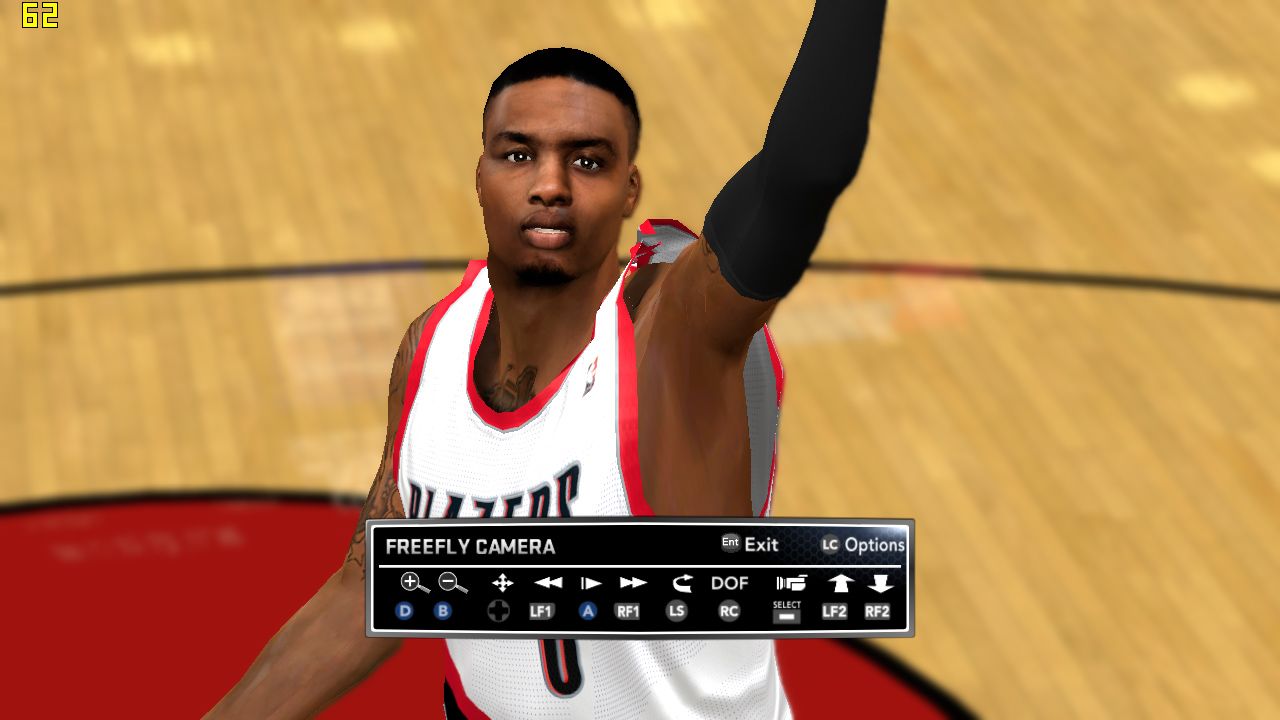The image size is (1280, 720).
Task: Click the zoom-out magnifier icon
Action: (x=452, y=582)
